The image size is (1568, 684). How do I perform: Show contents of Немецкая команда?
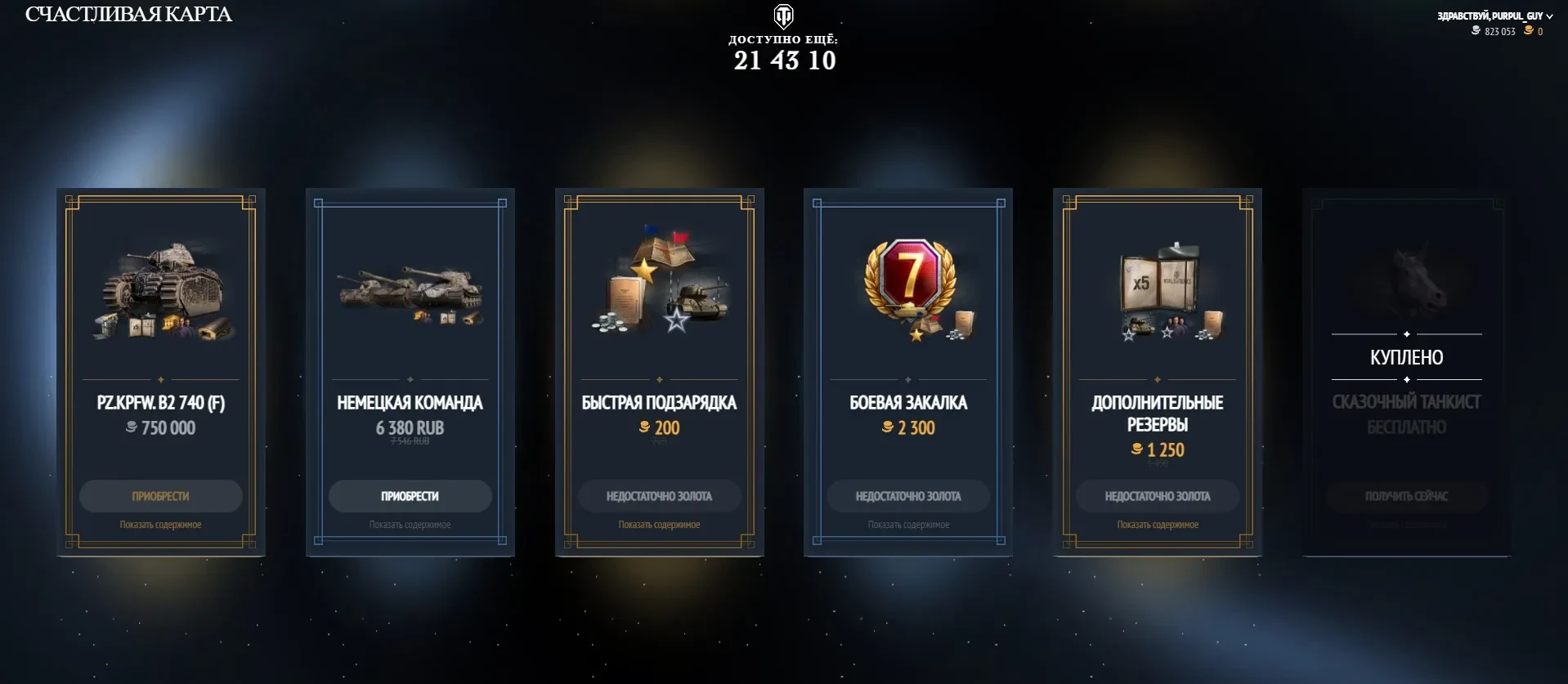(410, 525)
